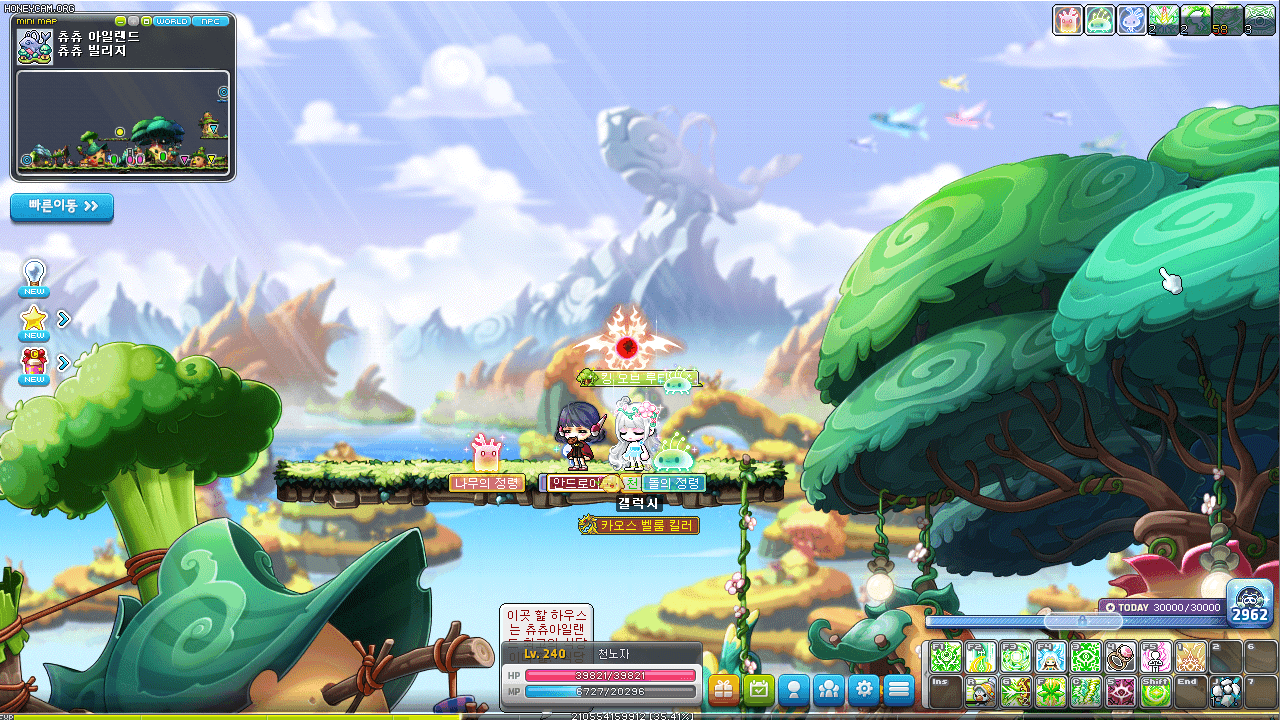Screen dimensions: 1280x720
Task: Minimize the minimap window
Action: coord(121,21)
